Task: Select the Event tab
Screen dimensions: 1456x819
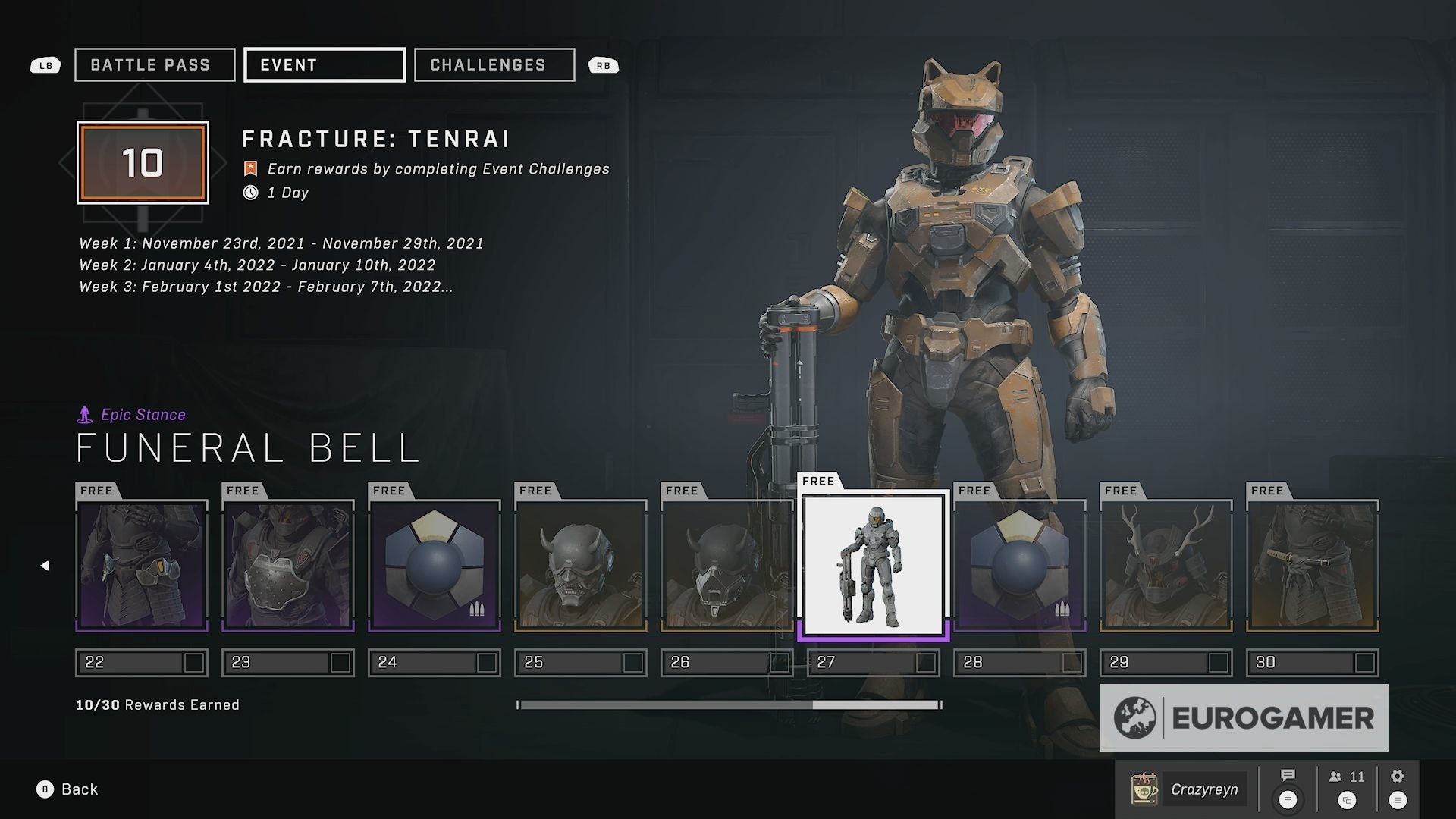Action: pyautogui.click(x=325, y=65)
